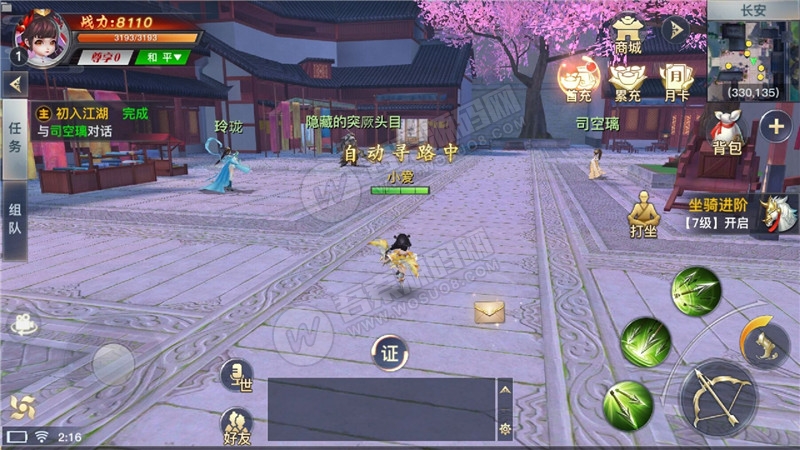Open chat settings gear icon
Screen dimensions: 800x450
point(505,428)
